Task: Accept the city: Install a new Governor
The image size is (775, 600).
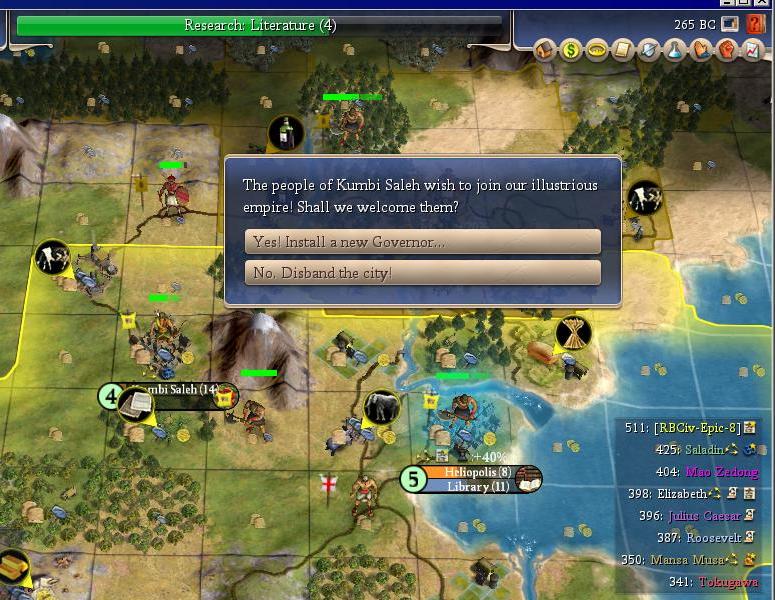Action: [x=422, y=242]
